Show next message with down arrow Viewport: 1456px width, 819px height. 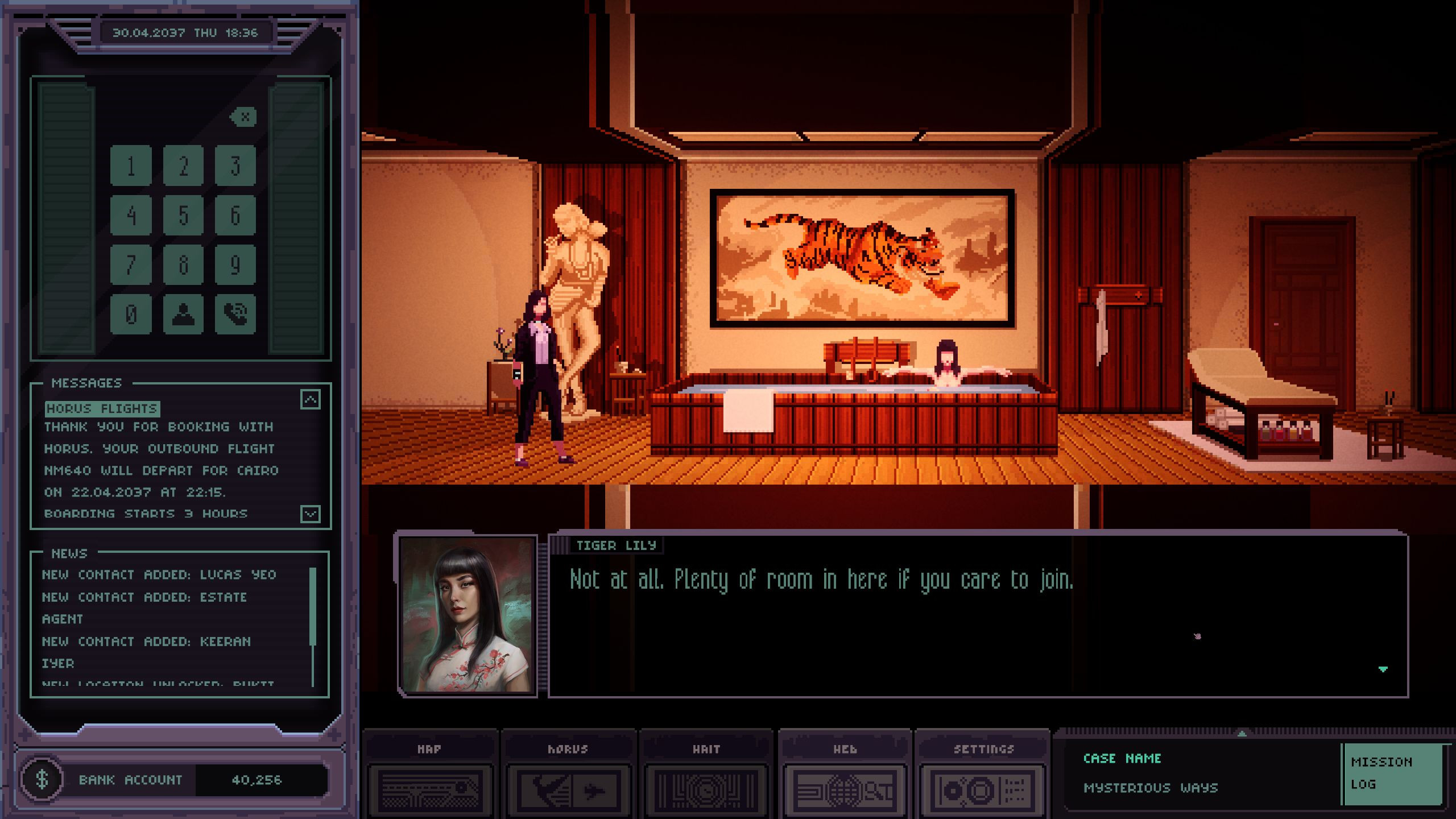coord(311,514)
